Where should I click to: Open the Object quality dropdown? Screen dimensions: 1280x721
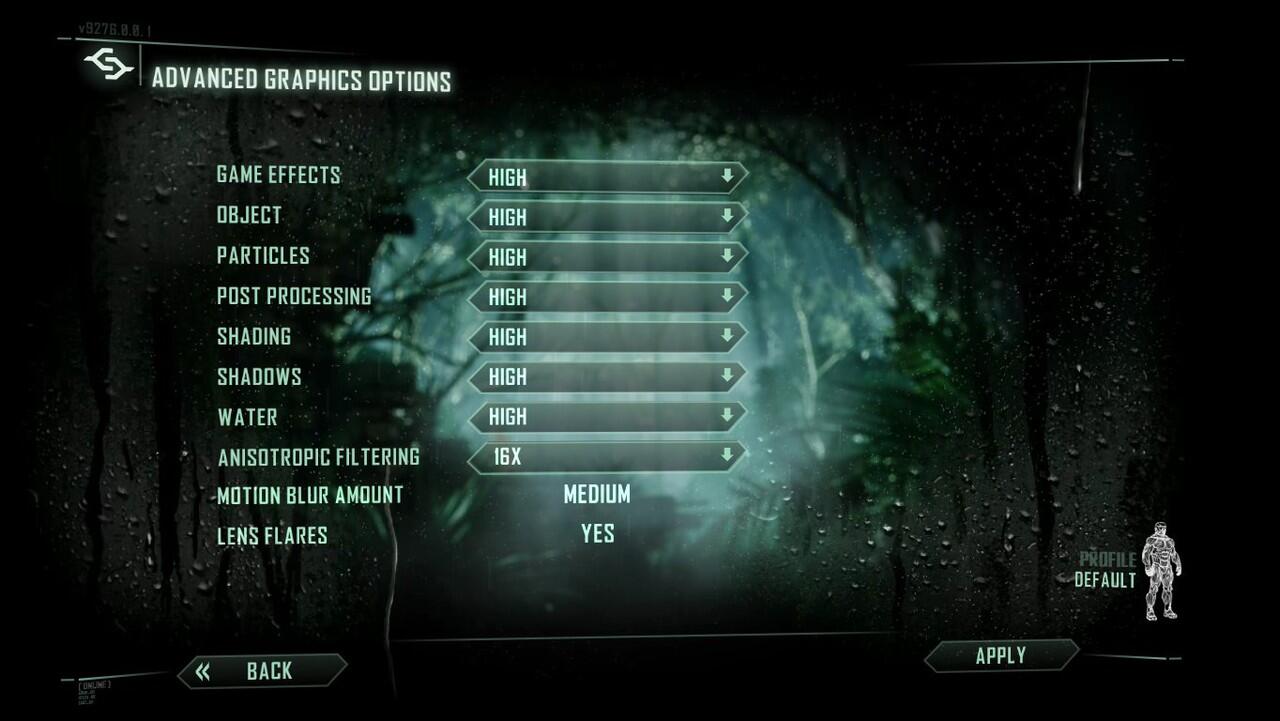click(x=607, y=217)
